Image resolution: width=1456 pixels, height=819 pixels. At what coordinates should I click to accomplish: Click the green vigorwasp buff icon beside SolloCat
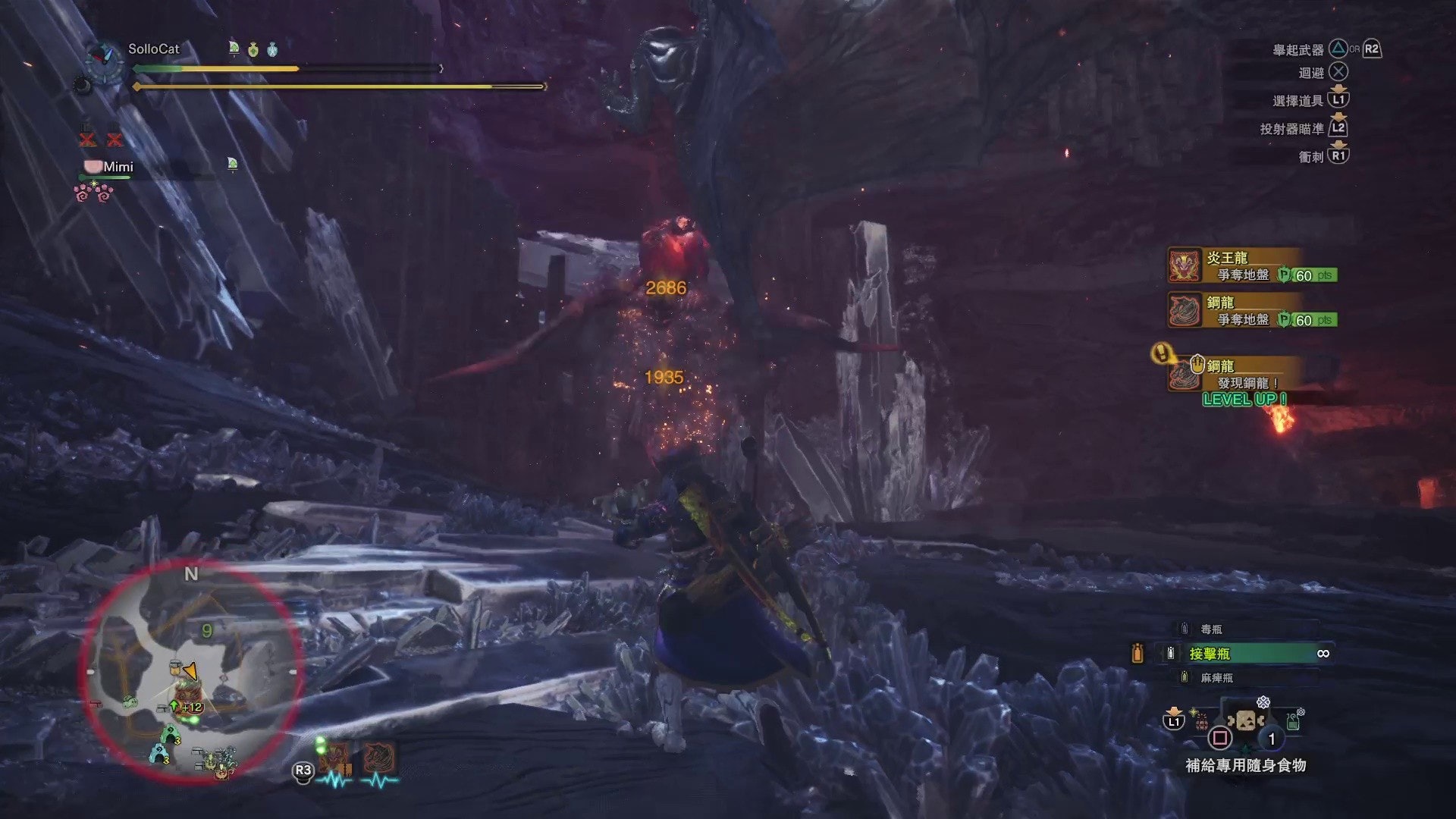pyautogui.click(x=235, y=49)
